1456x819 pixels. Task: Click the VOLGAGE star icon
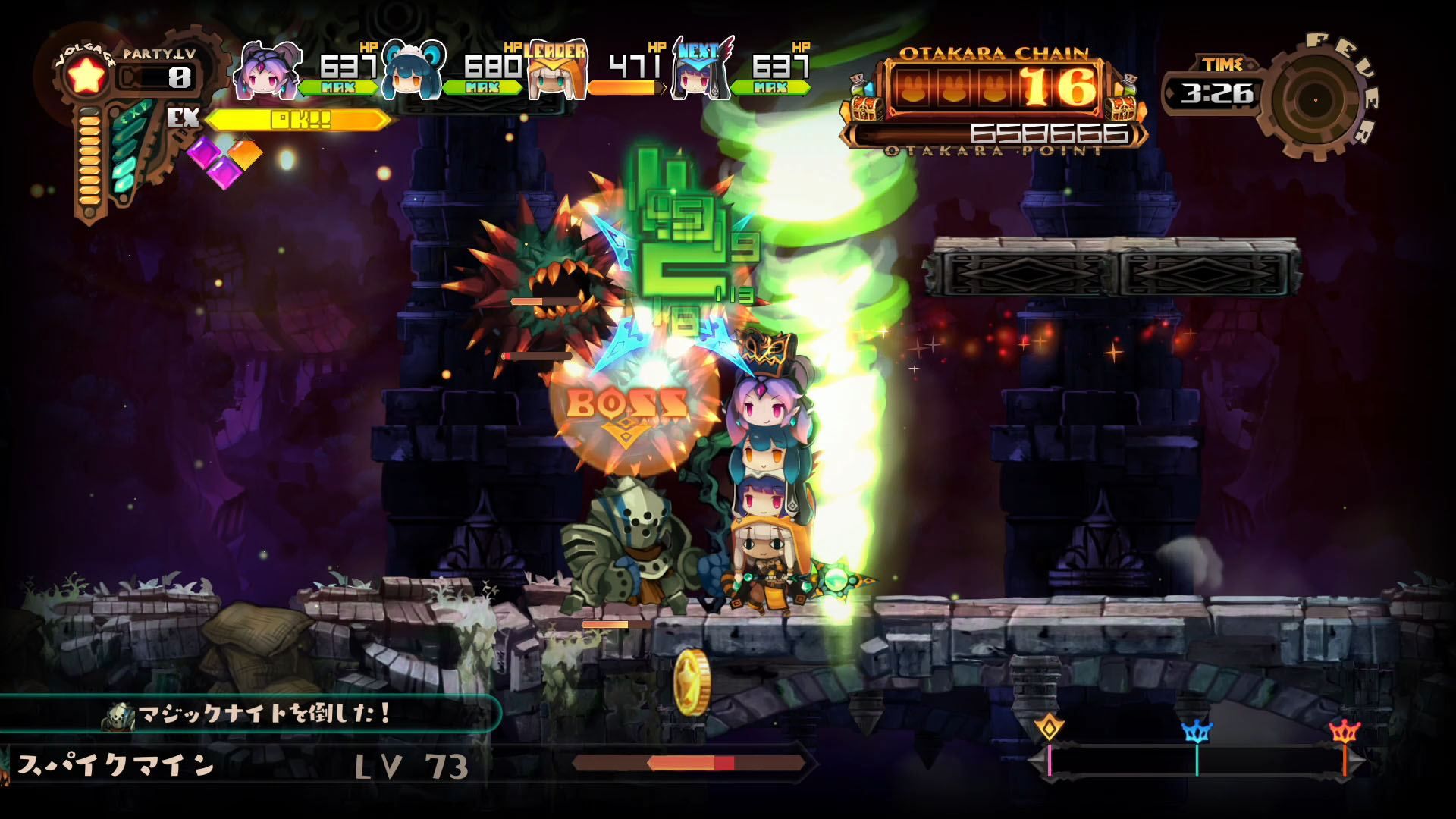[x=86, y=76]
